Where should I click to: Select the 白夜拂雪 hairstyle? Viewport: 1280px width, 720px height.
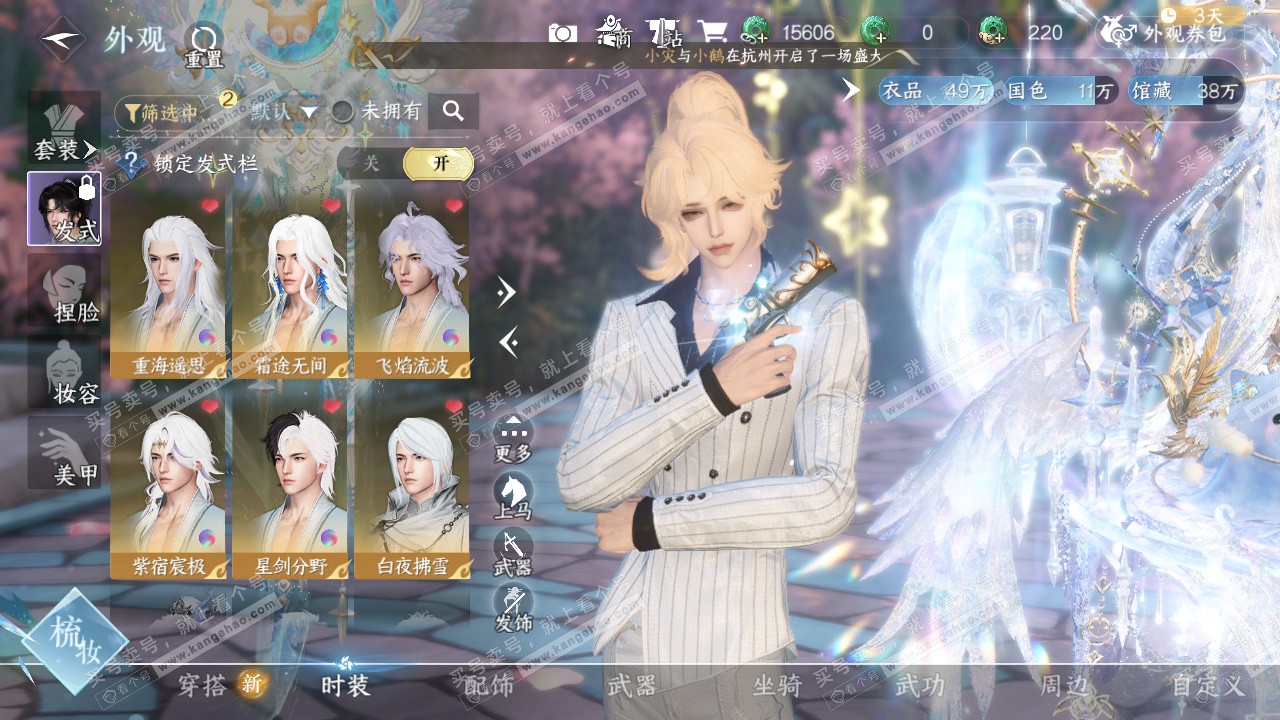(x=412, y=488)
